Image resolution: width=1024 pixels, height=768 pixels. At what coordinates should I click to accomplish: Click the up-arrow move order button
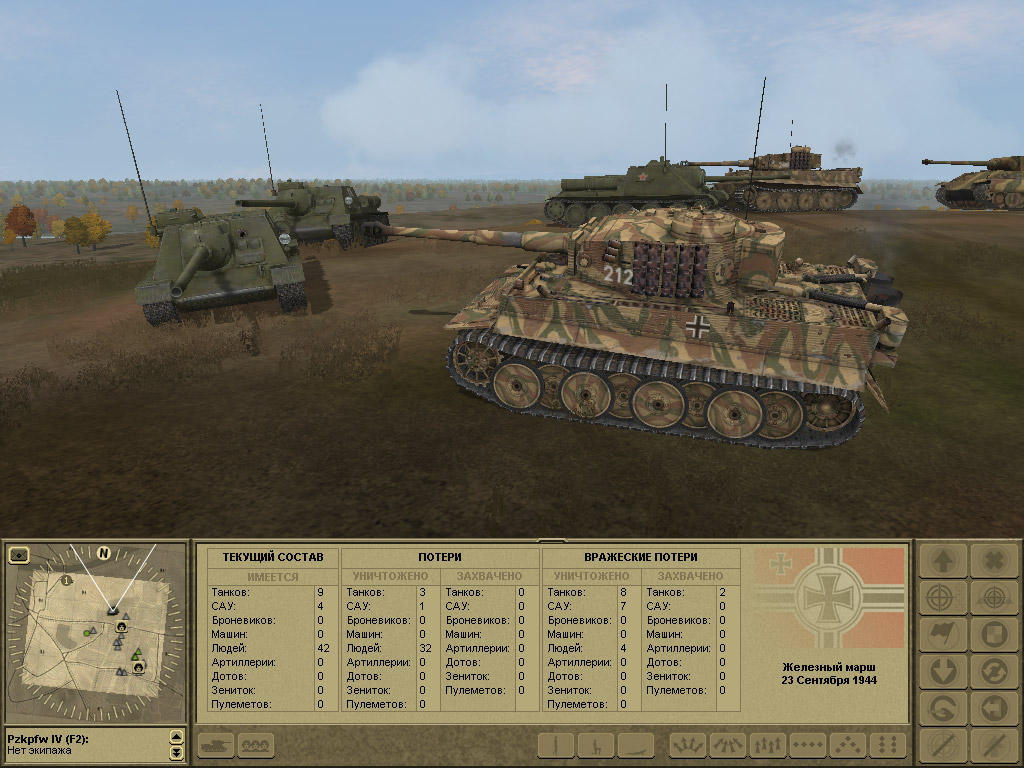tap(942, 561)
